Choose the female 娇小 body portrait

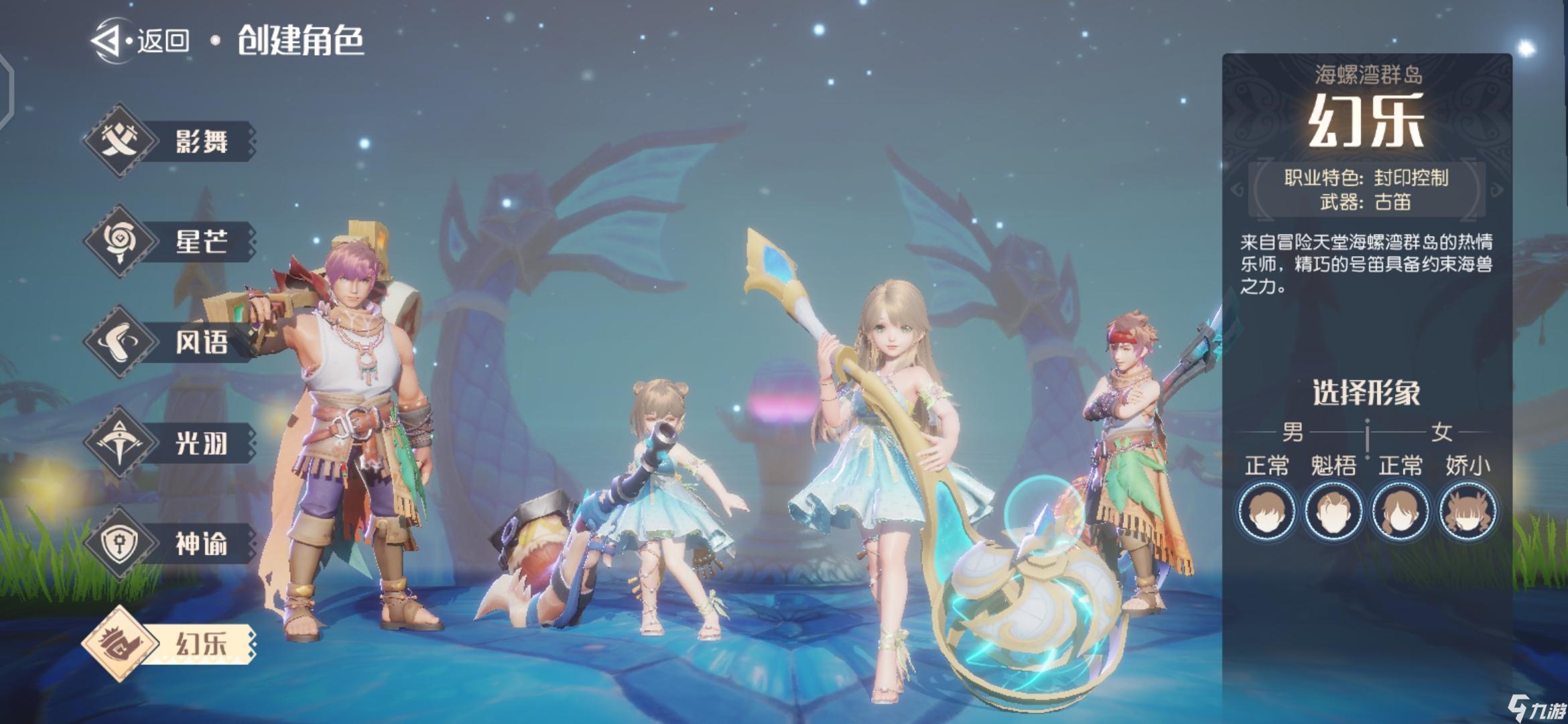(1467, 511)
